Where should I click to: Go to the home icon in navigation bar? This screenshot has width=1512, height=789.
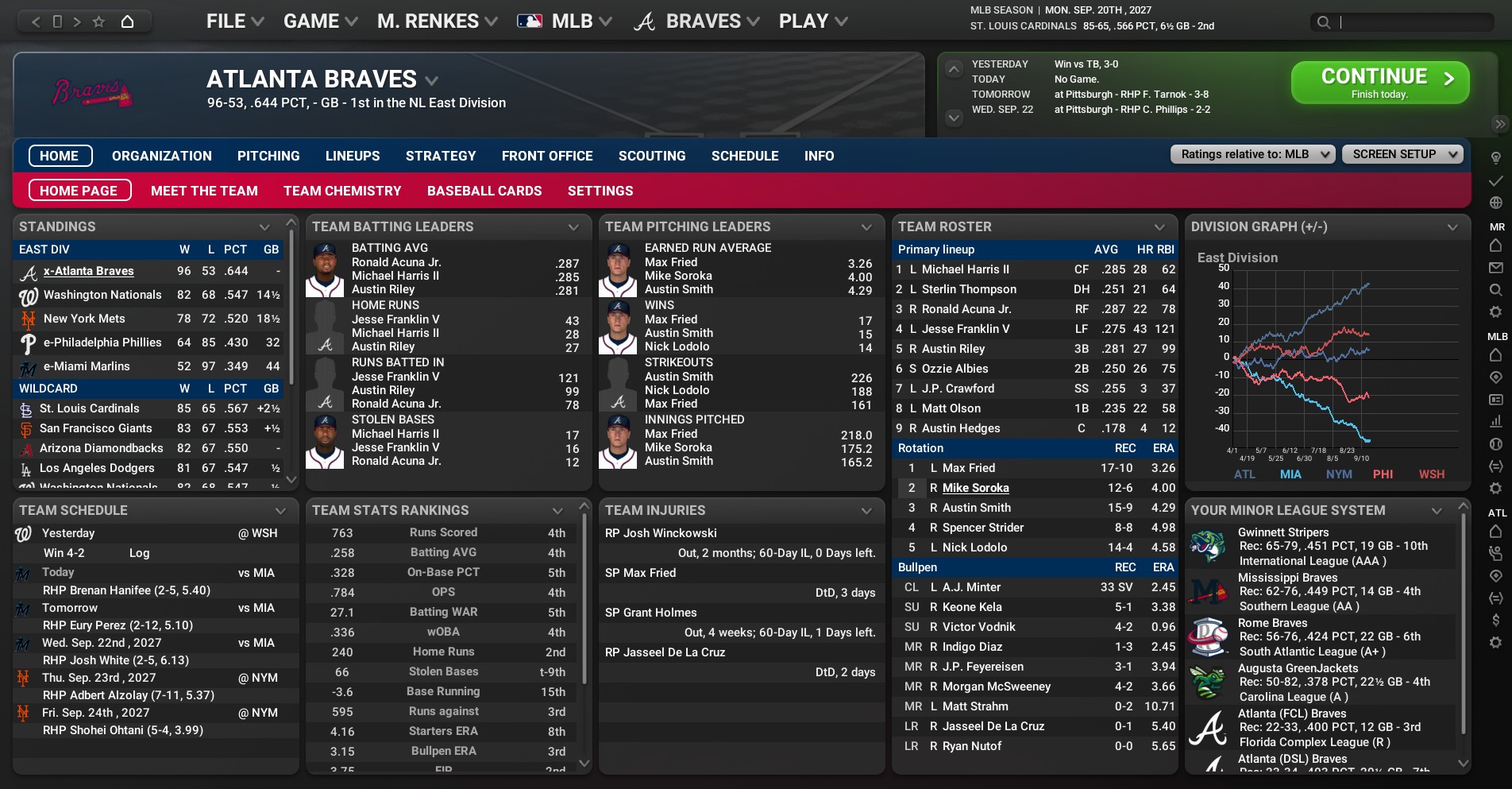pyautogui.click(x=127, y=21)
